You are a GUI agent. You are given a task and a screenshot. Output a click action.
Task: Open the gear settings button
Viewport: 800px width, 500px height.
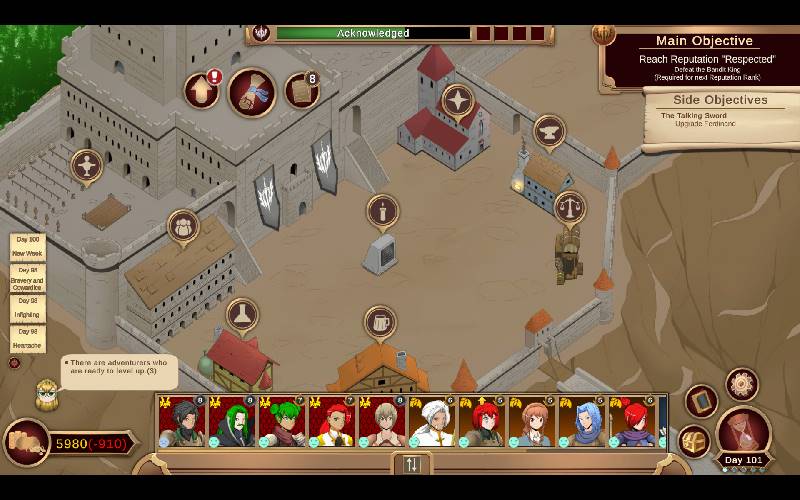741,384
